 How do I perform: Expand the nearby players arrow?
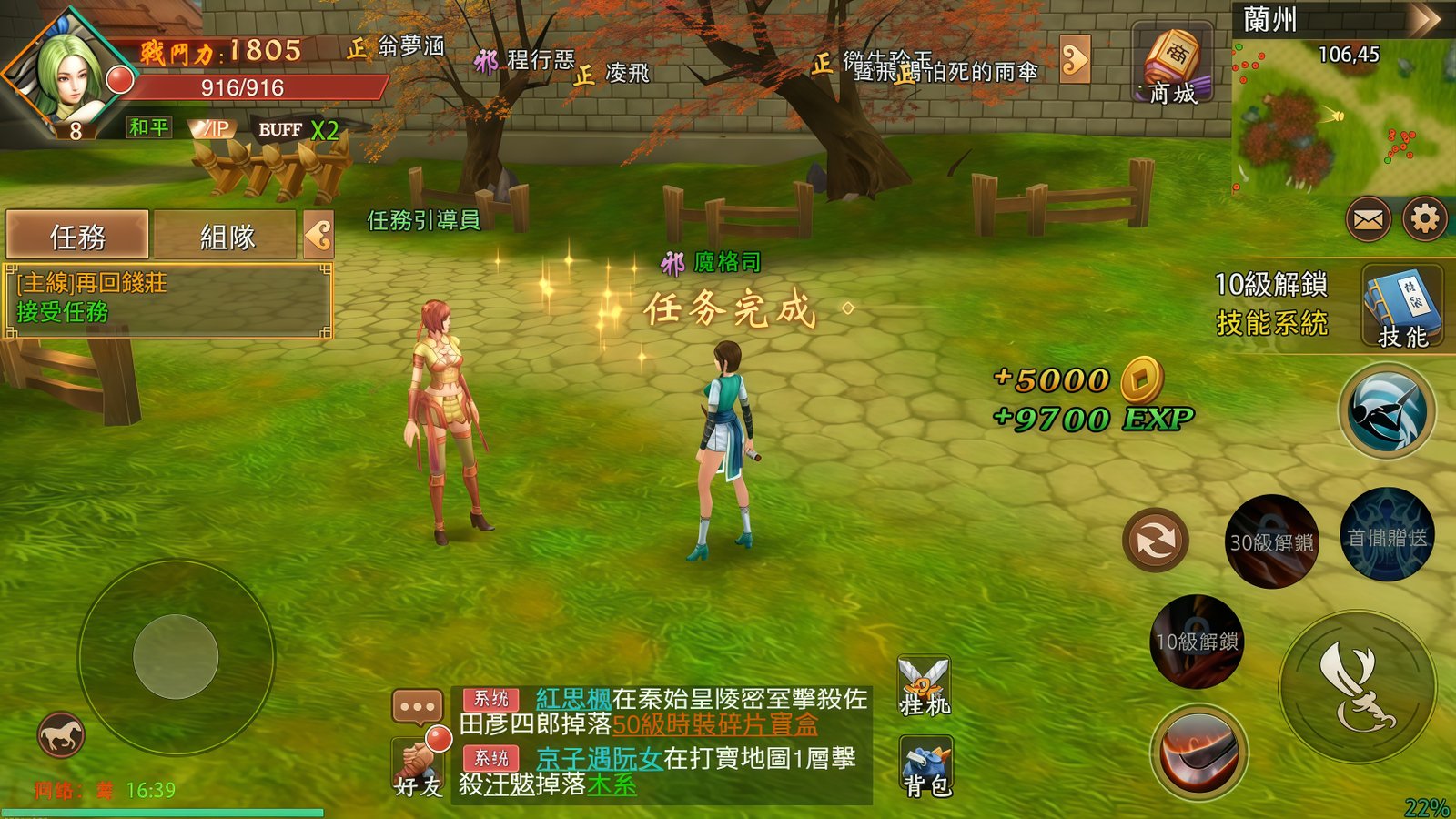[x=1075, y=60]
